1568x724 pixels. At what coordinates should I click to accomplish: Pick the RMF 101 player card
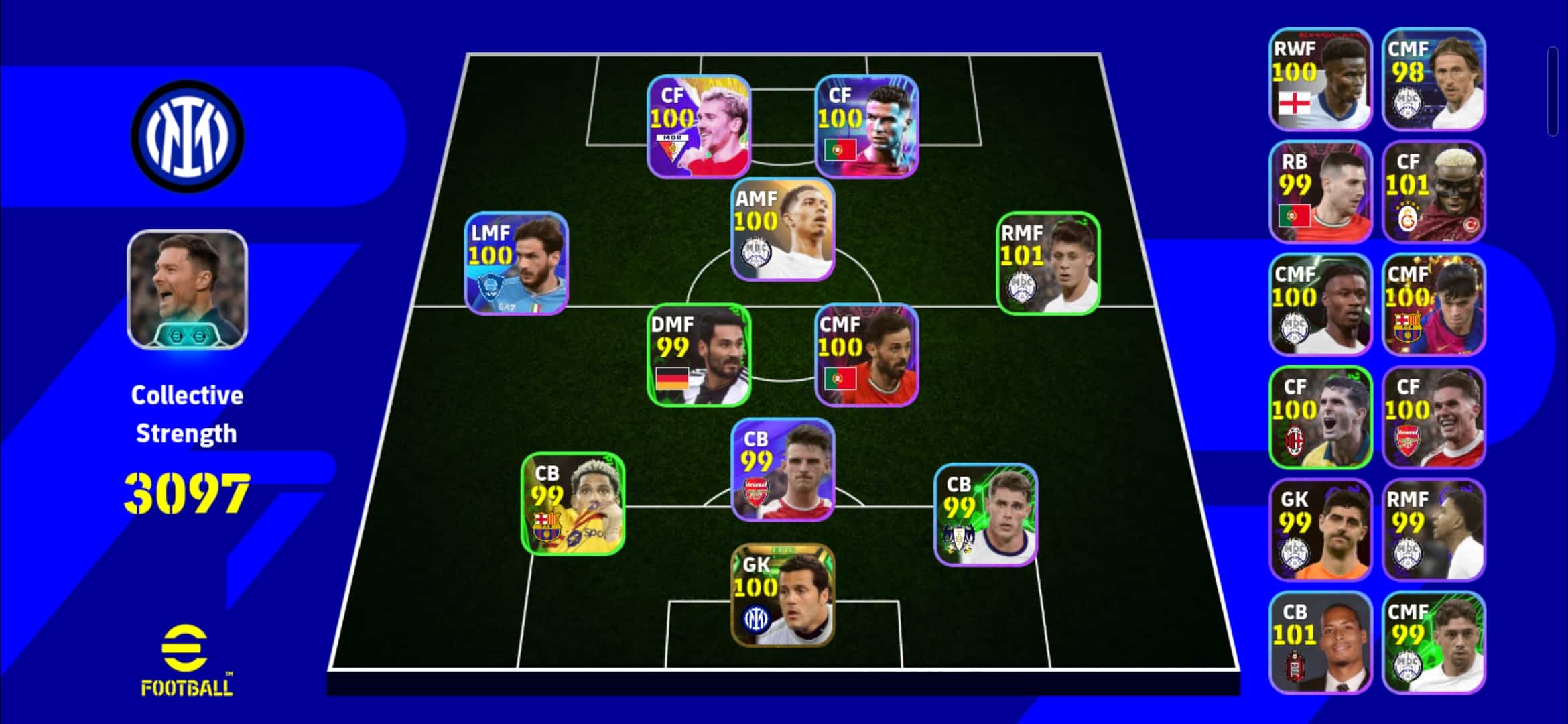click(x=1048, y=263)
